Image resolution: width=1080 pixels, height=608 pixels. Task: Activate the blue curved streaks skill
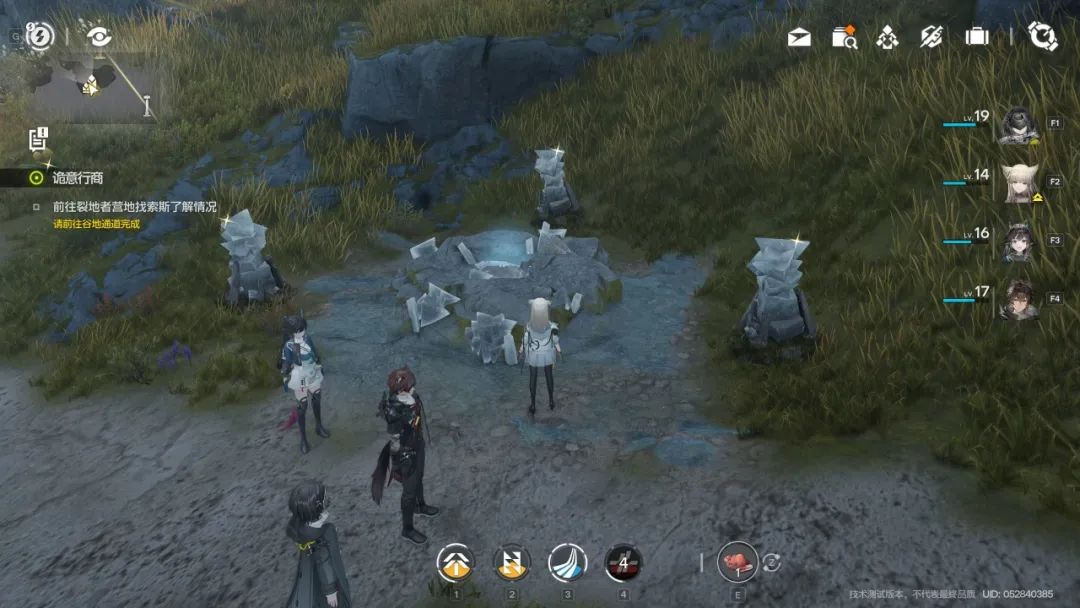[x=568, y=563]
